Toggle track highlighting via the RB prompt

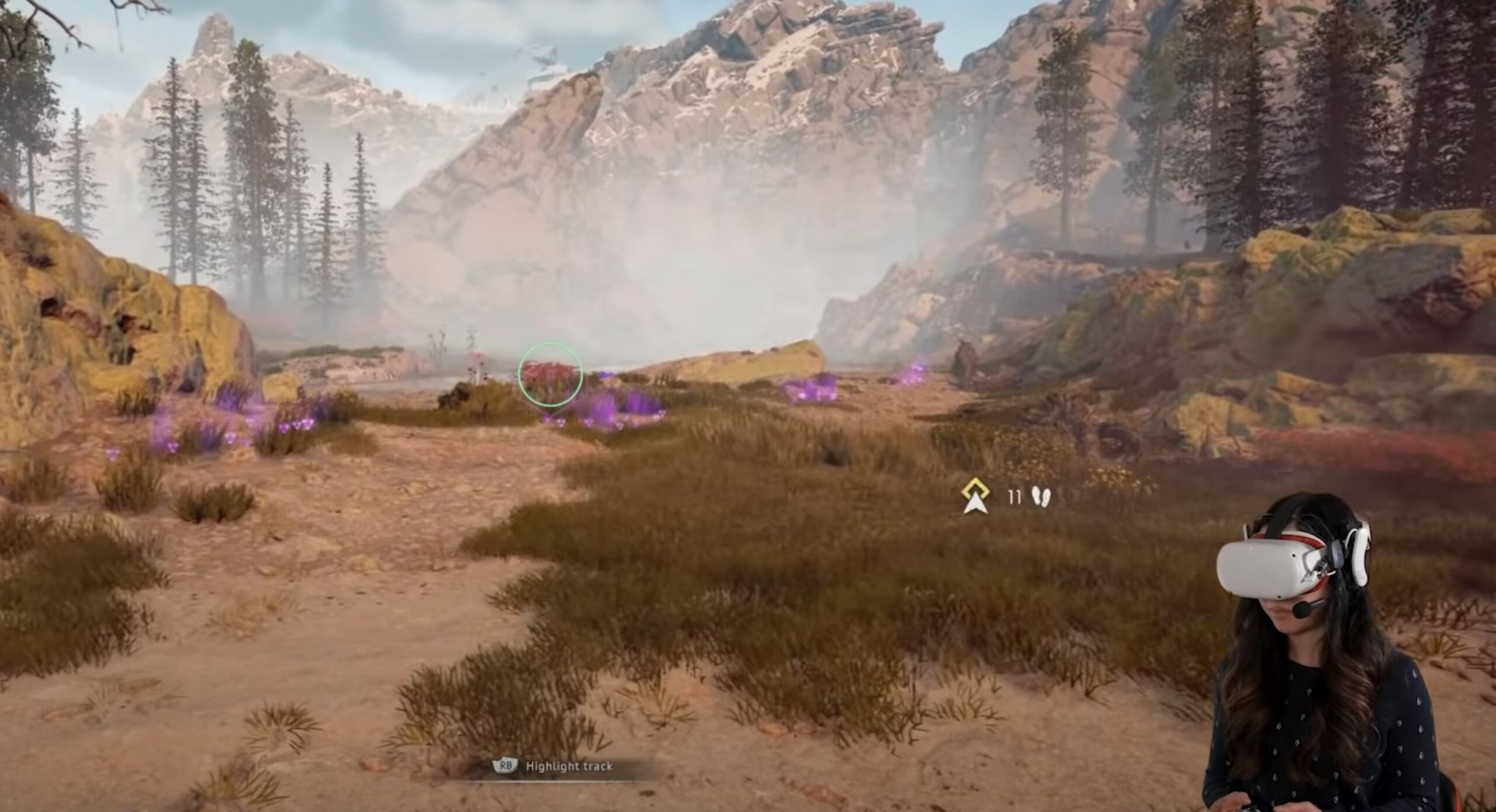(505, 766)
